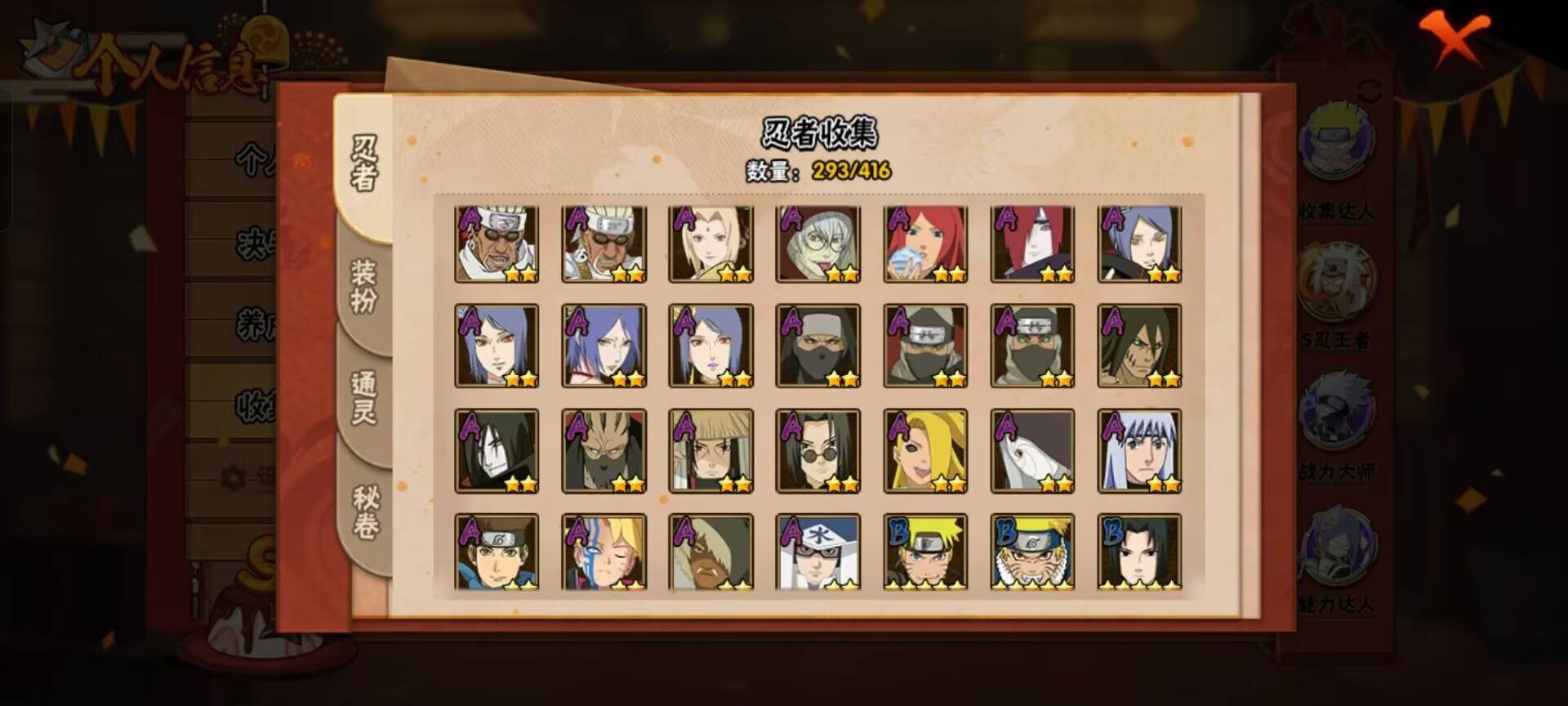The width and height of the screenshot is (1568, 706).
Task: Choose the red-haired Kushina with water orb
Action: tap(925, 244)
